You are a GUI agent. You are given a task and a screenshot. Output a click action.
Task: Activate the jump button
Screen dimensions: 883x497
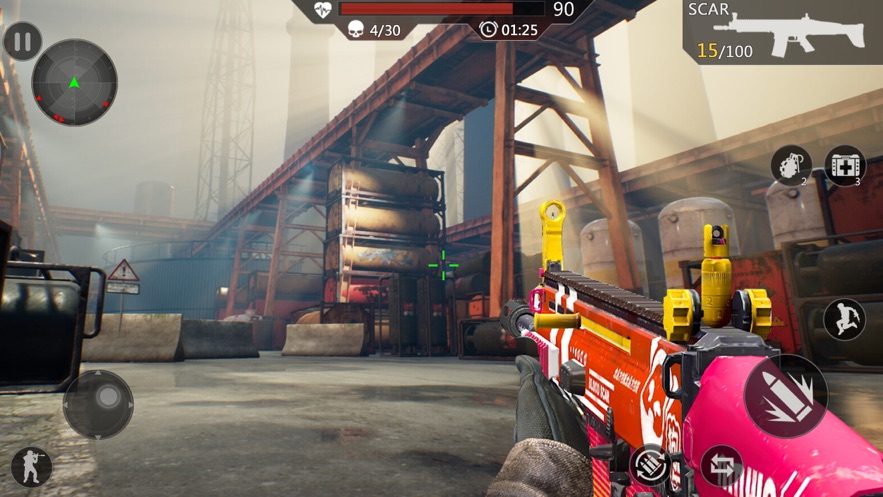click(844, 319)
